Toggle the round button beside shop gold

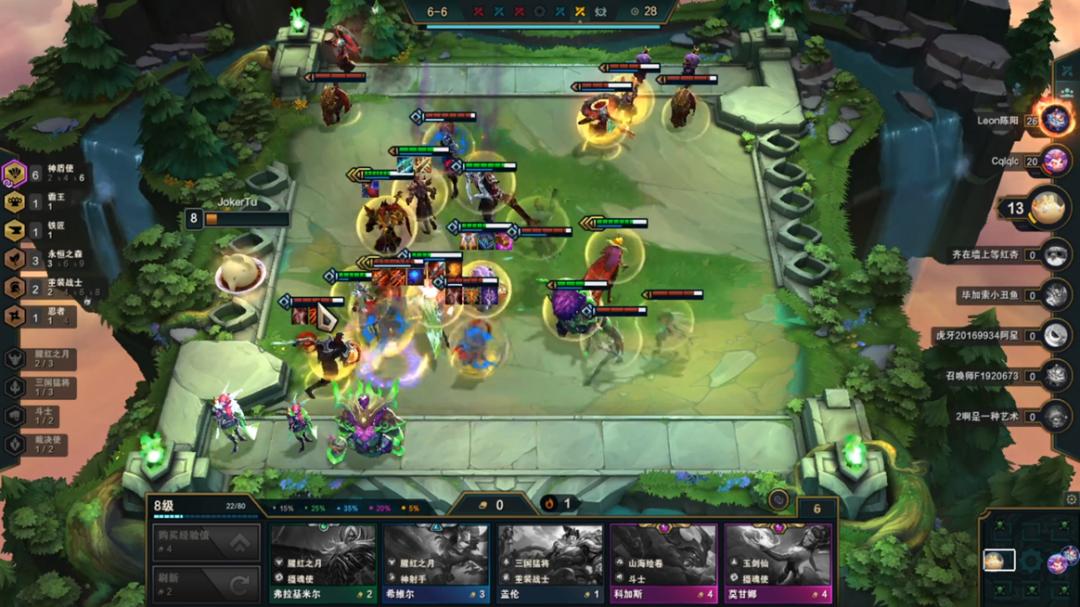pyautogui.click(x=779, y=499)
